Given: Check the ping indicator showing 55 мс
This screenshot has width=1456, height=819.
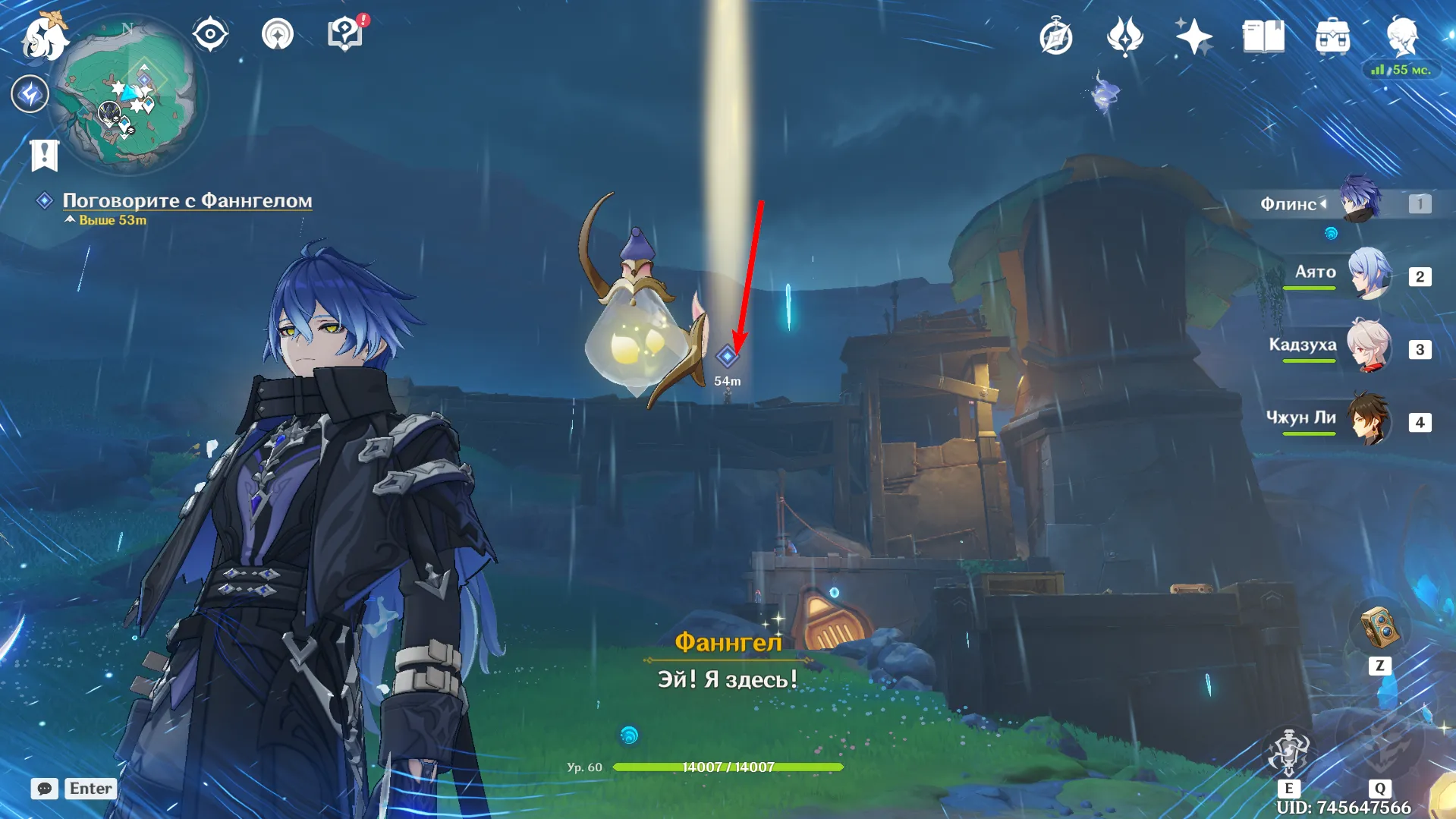Looking at the screenshot, I should pos(1400,69).
